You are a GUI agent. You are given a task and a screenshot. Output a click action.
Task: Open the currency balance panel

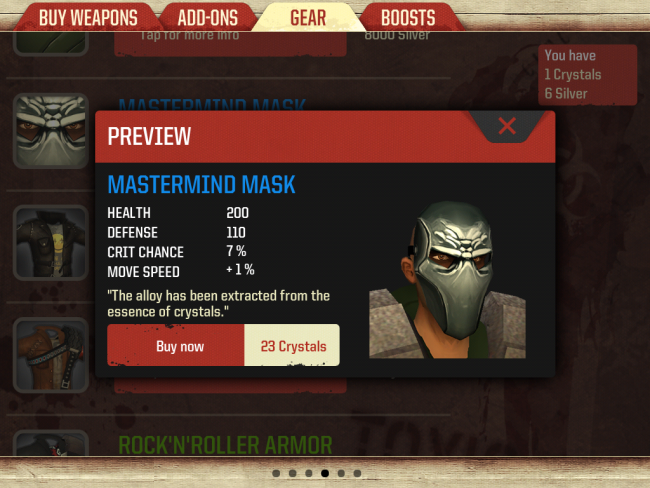[x=587, y=76]
